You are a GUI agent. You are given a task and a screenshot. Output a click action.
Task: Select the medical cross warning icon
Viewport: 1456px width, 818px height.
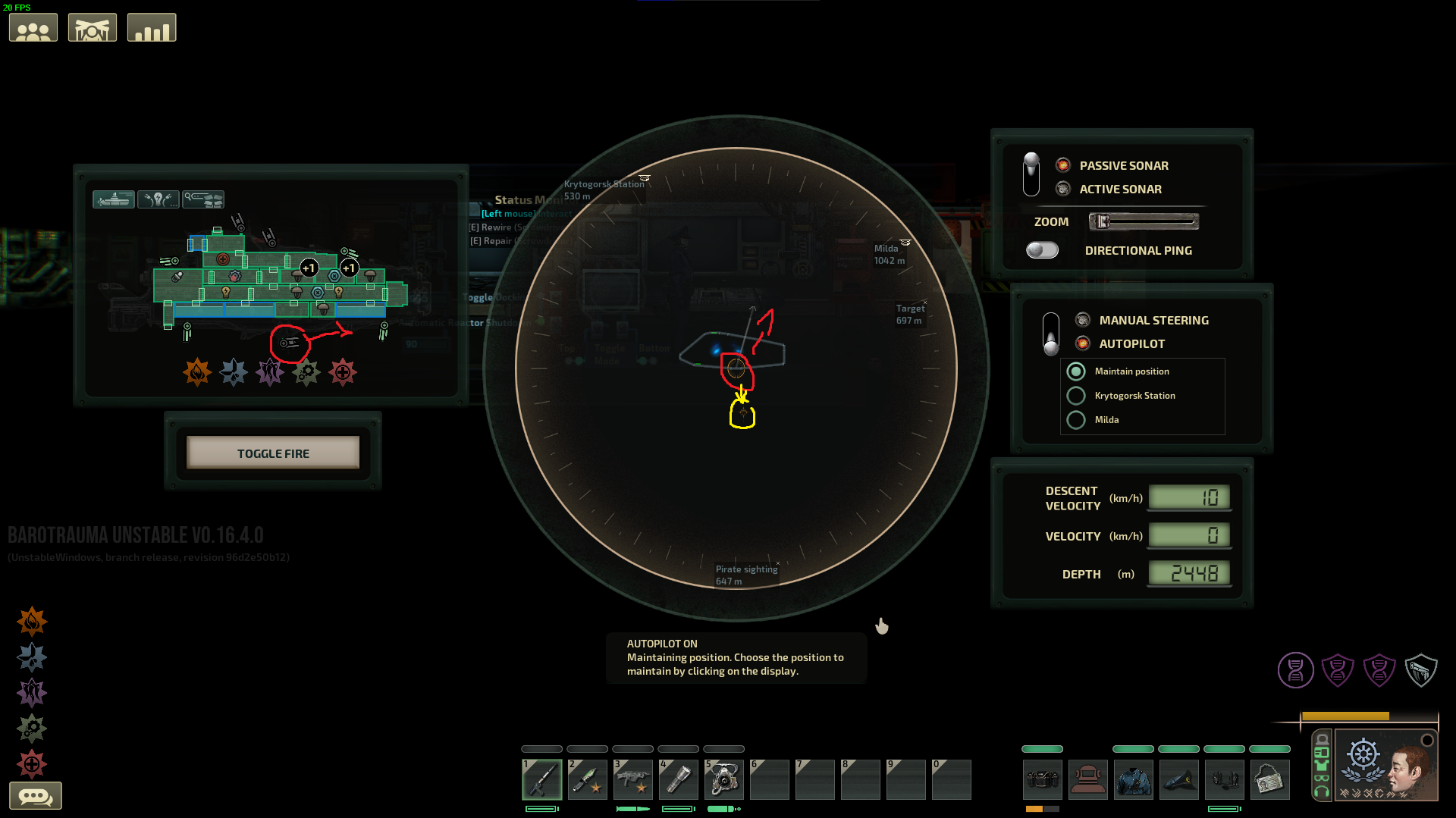point(343,371)
